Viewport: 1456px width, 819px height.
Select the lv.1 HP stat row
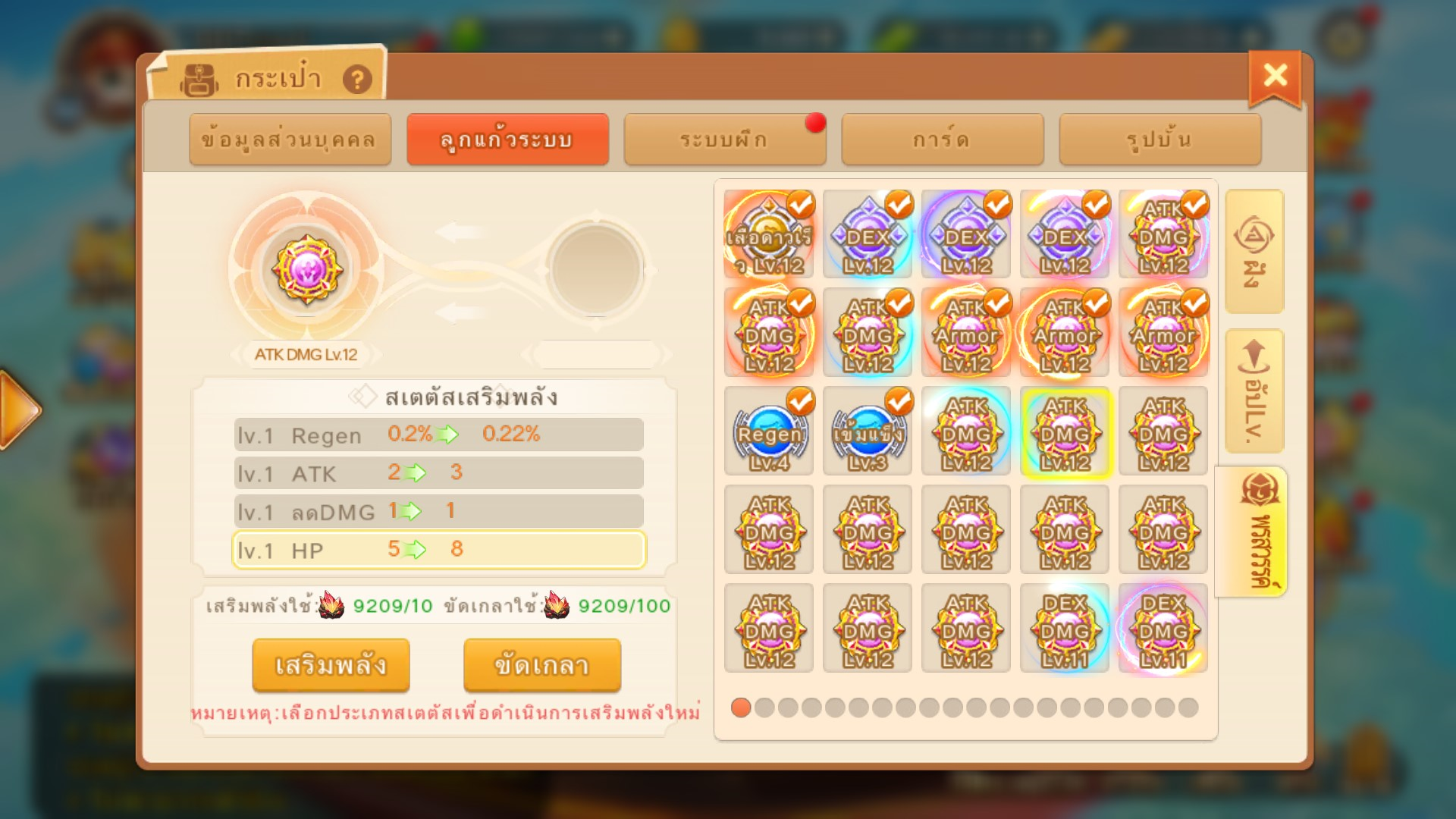(438, 550)
